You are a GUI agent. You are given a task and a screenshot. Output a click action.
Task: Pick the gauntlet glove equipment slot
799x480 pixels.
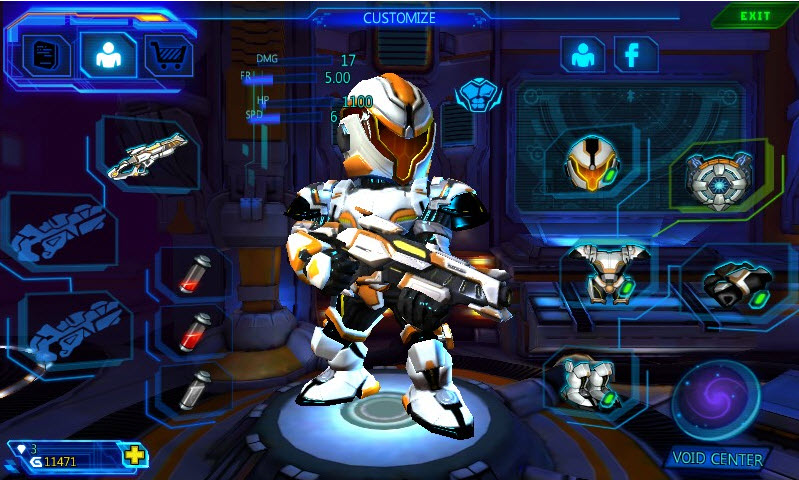click(x=737, y=285)
